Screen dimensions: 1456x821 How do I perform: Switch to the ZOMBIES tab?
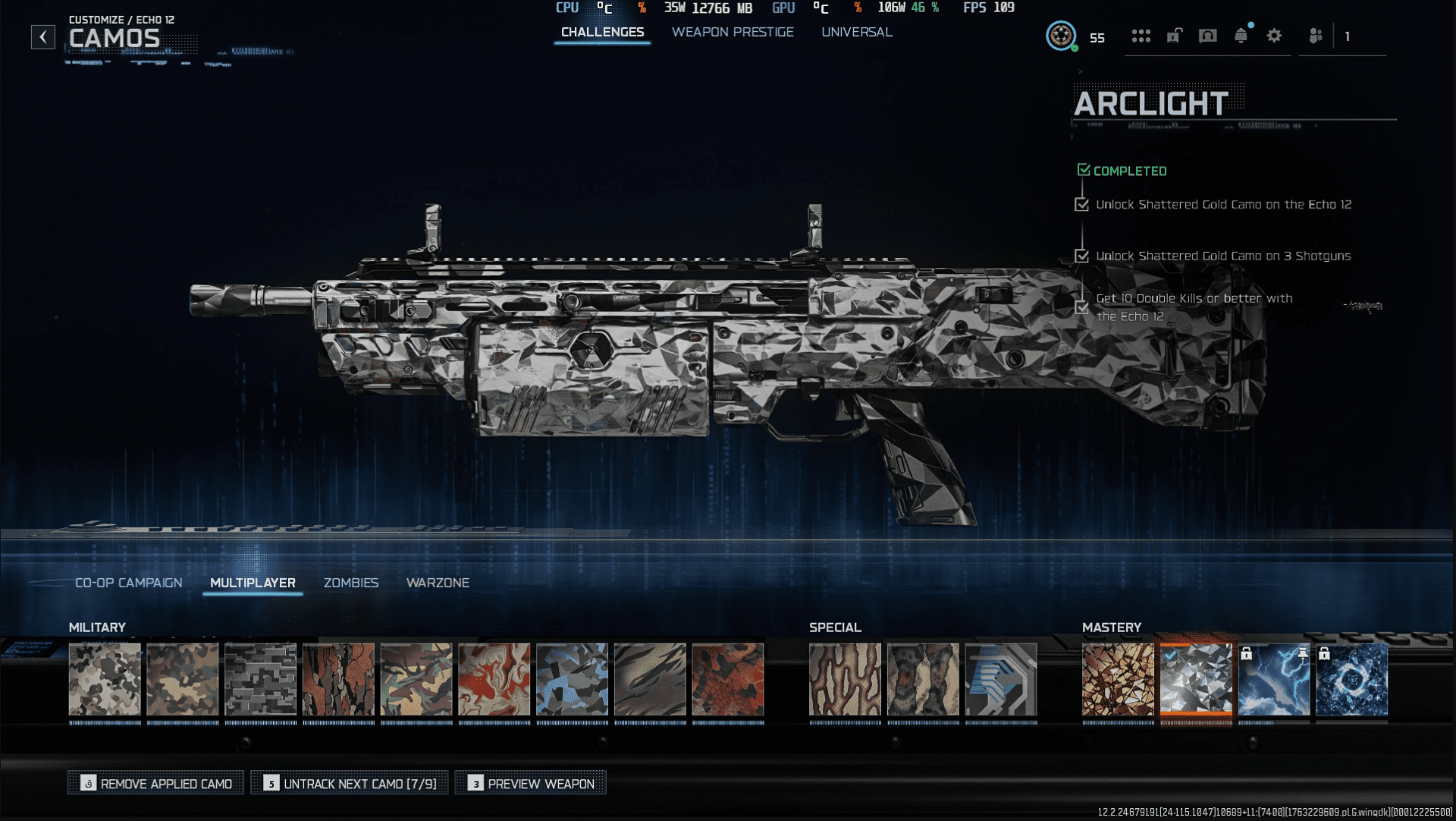pyautogui.click(x=351, y=583)
